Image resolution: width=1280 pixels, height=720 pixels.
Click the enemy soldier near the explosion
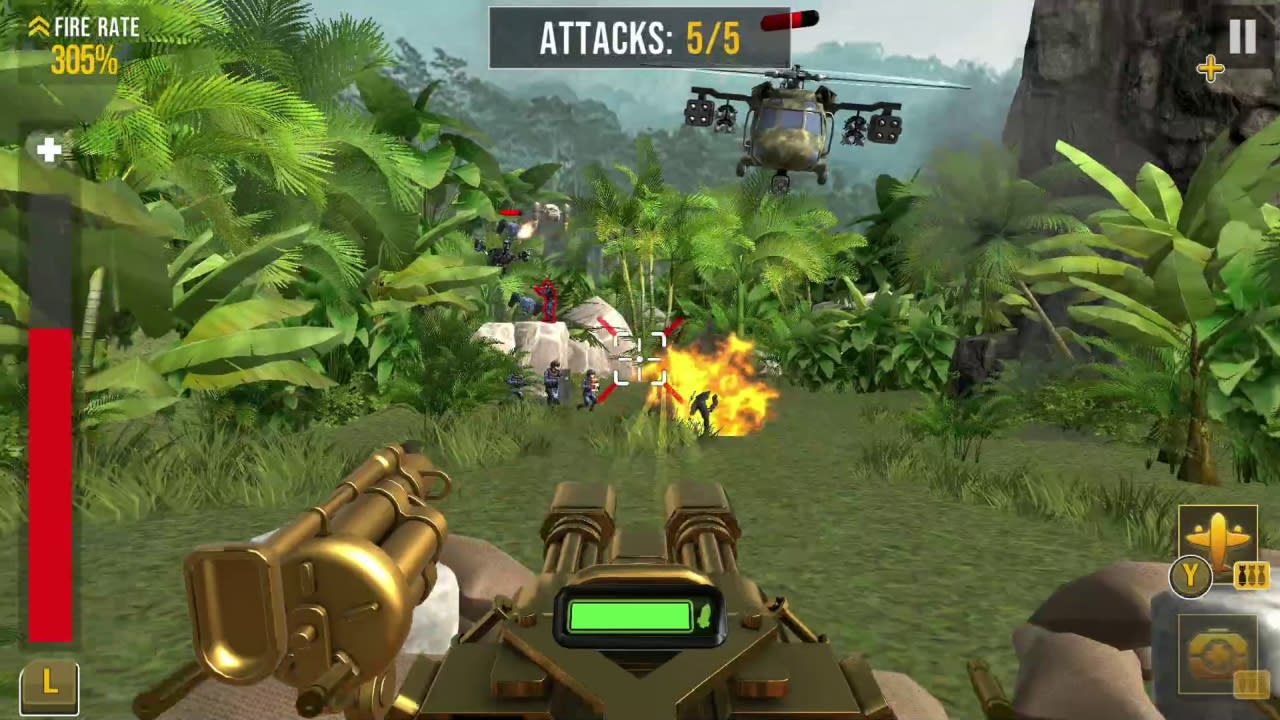(x=703, y=405)
